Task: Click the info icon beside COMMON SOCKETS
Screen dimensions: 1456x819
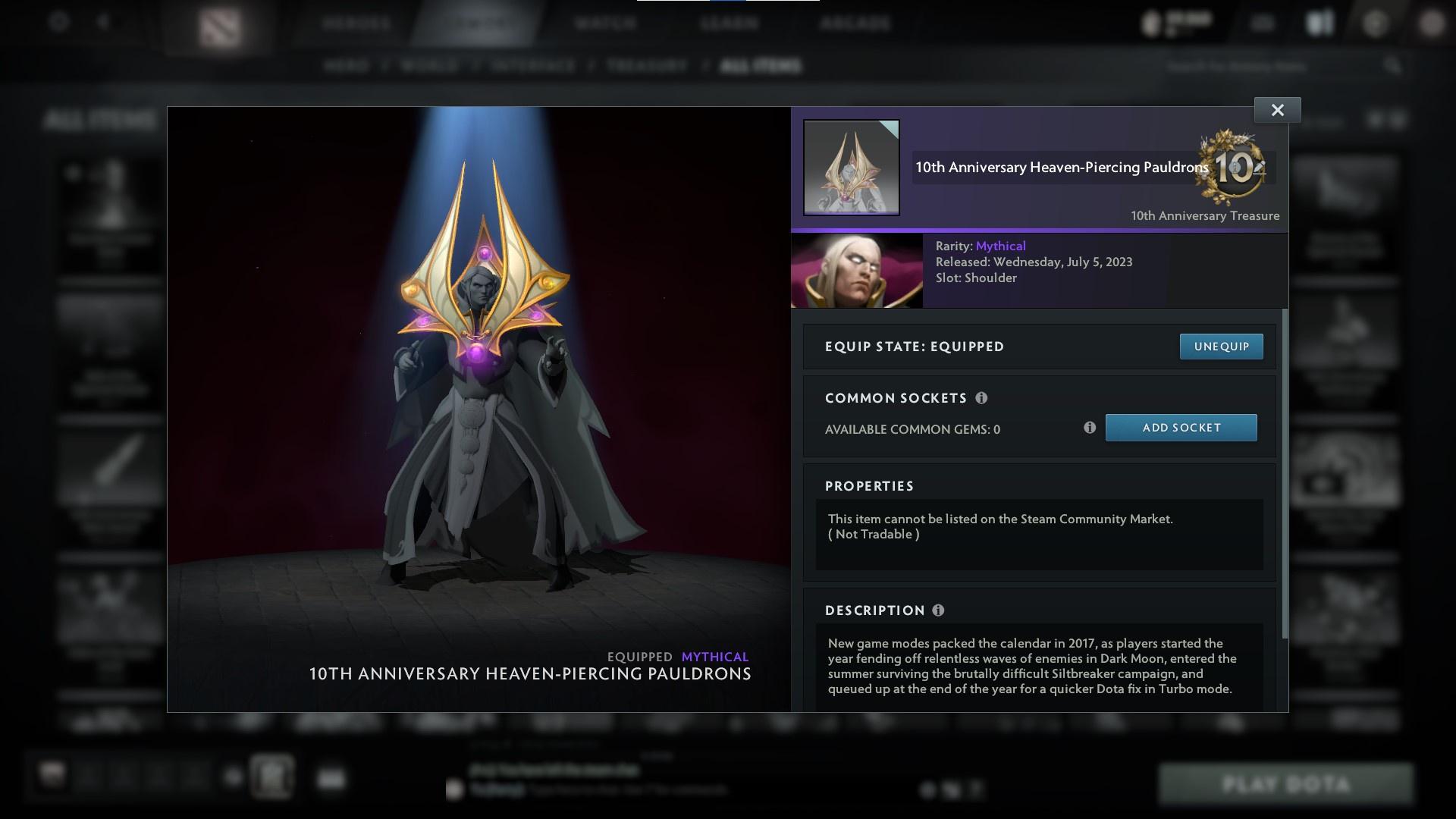Action: (982, 397)
